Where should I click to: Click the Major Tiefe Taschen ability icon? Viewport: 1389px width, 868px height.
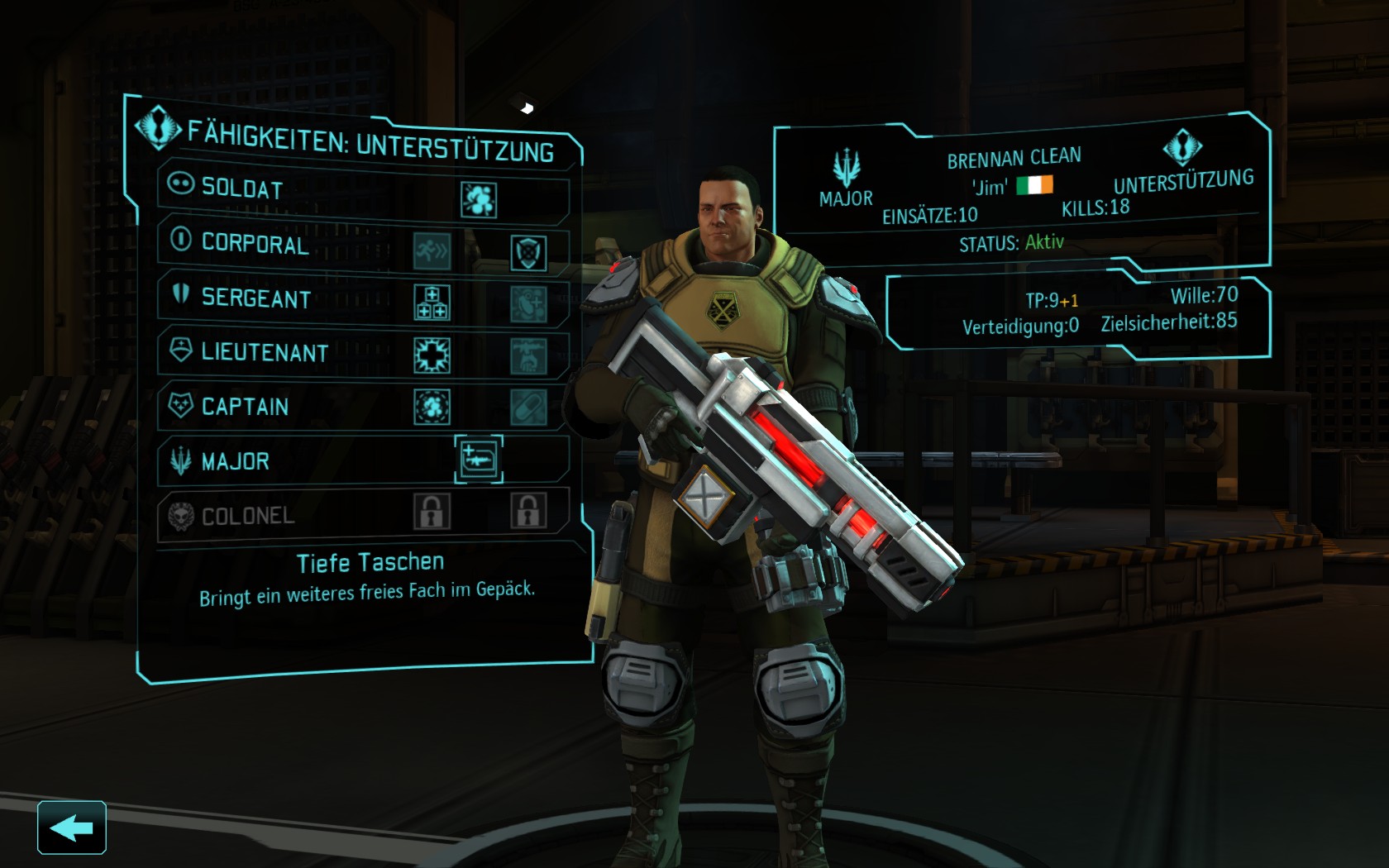coord(479,459)
